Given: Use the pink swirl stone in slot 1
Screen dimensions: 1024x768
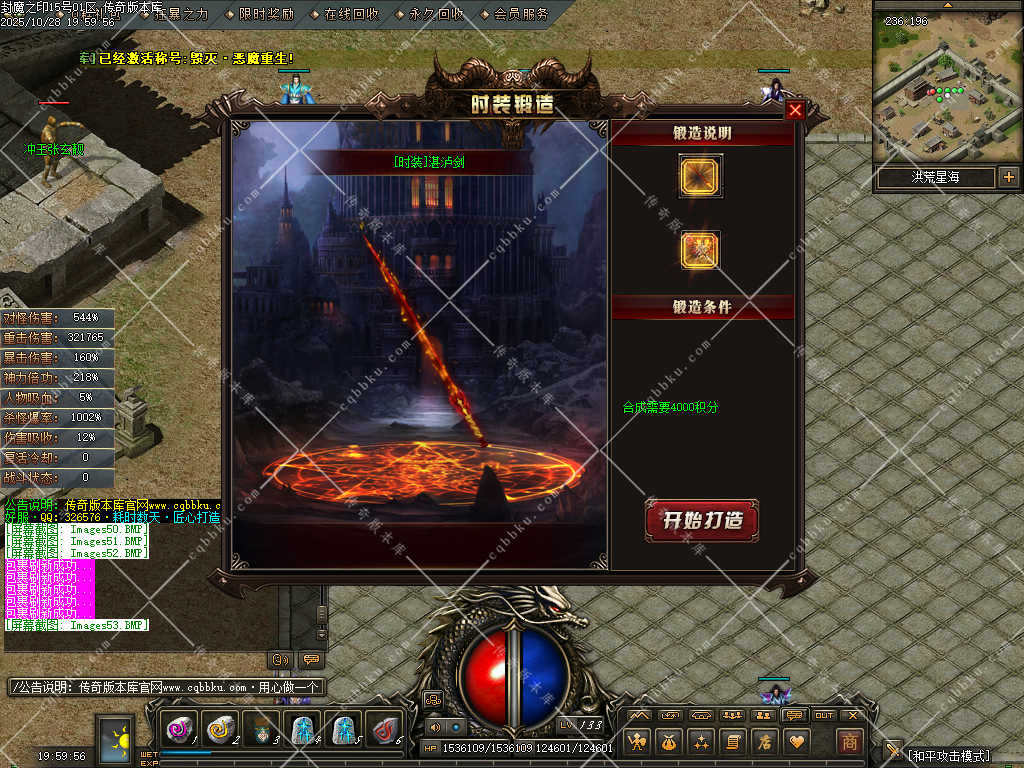Looking at the screenshot, I should tap(179, 731).
